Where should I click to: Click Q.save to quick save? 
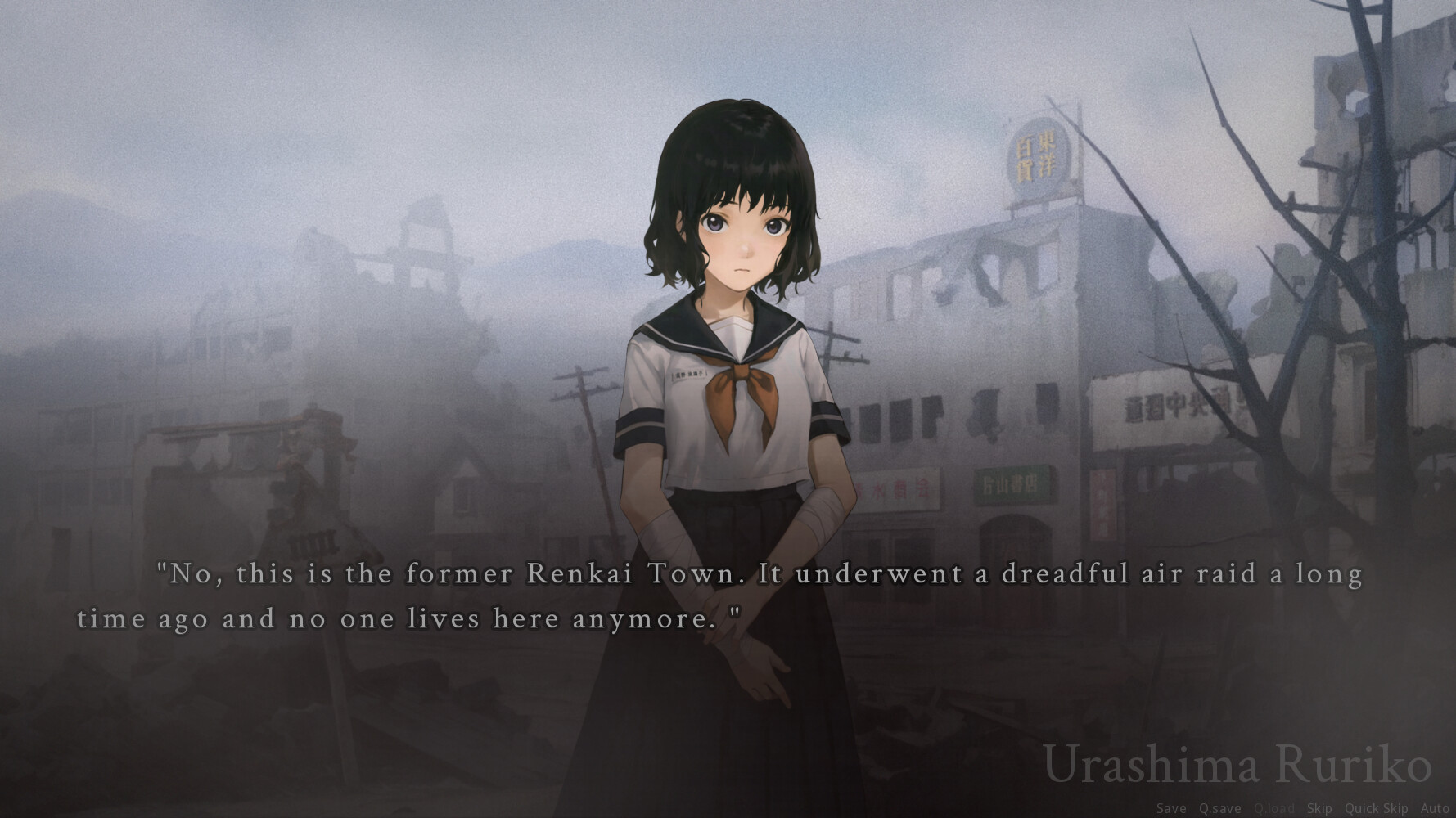(x=1219, y=808)
